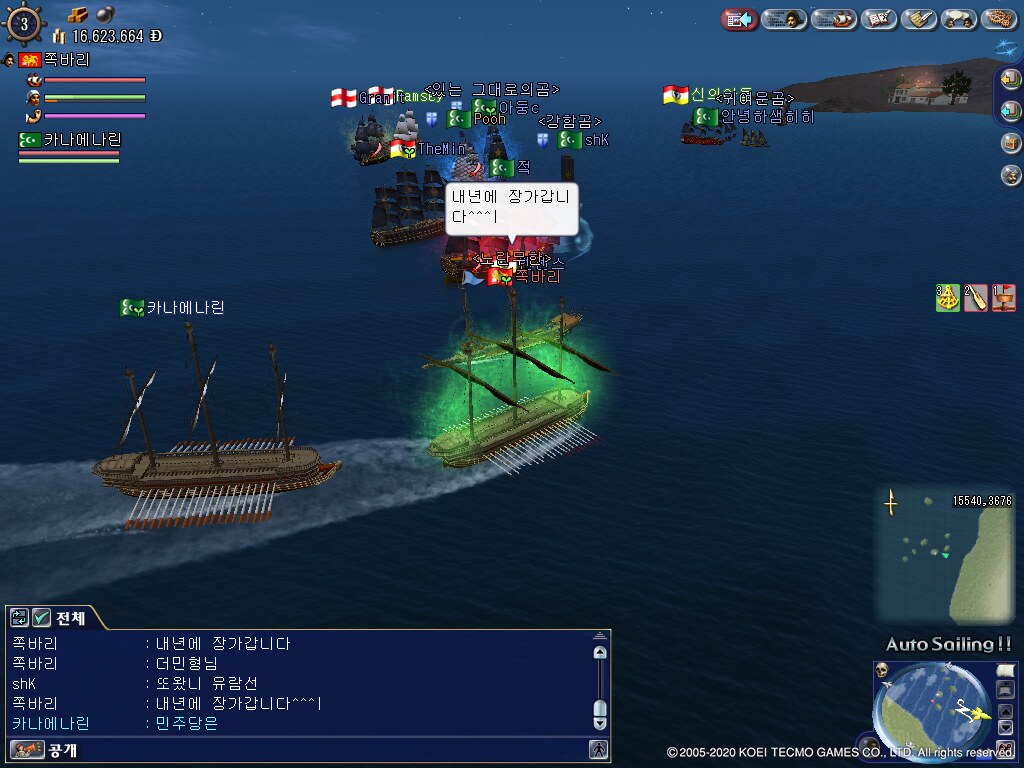Screen dimensions: 1024x768
Task: Open the gear settings menu
Action: click(999, 19)
